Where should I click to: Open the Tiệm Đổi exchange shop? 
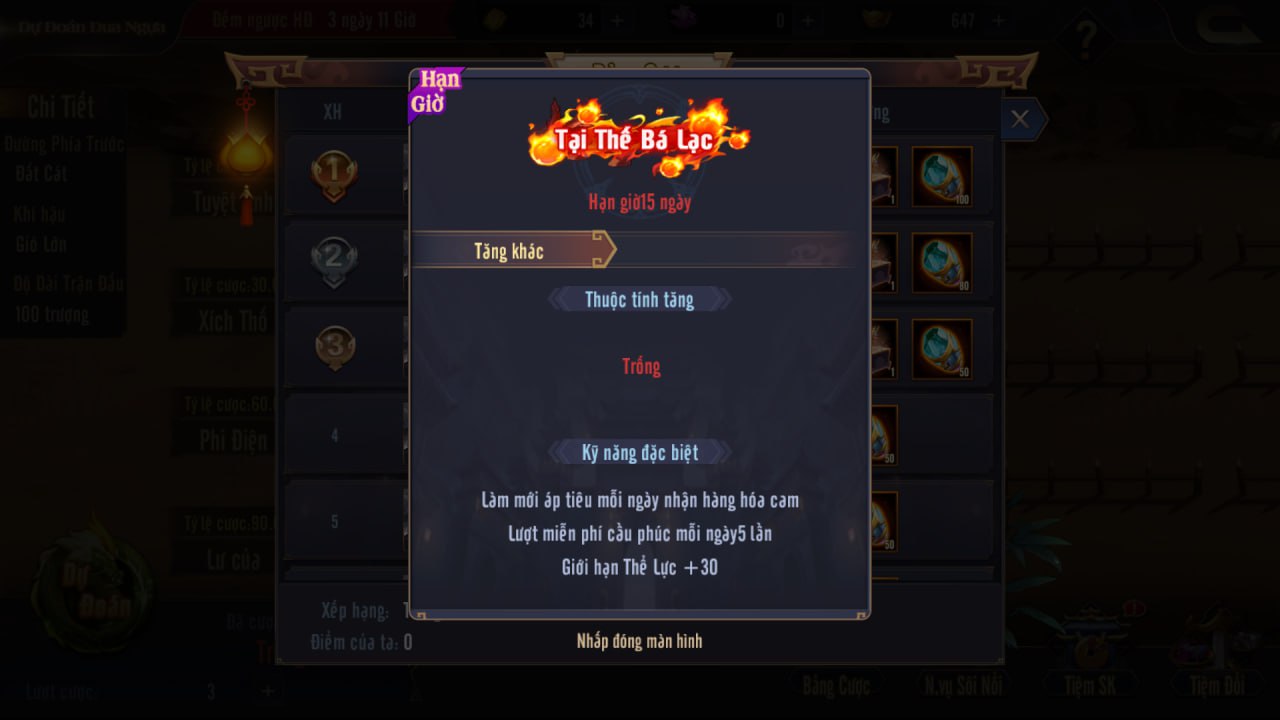click(x=1217, y=685)
